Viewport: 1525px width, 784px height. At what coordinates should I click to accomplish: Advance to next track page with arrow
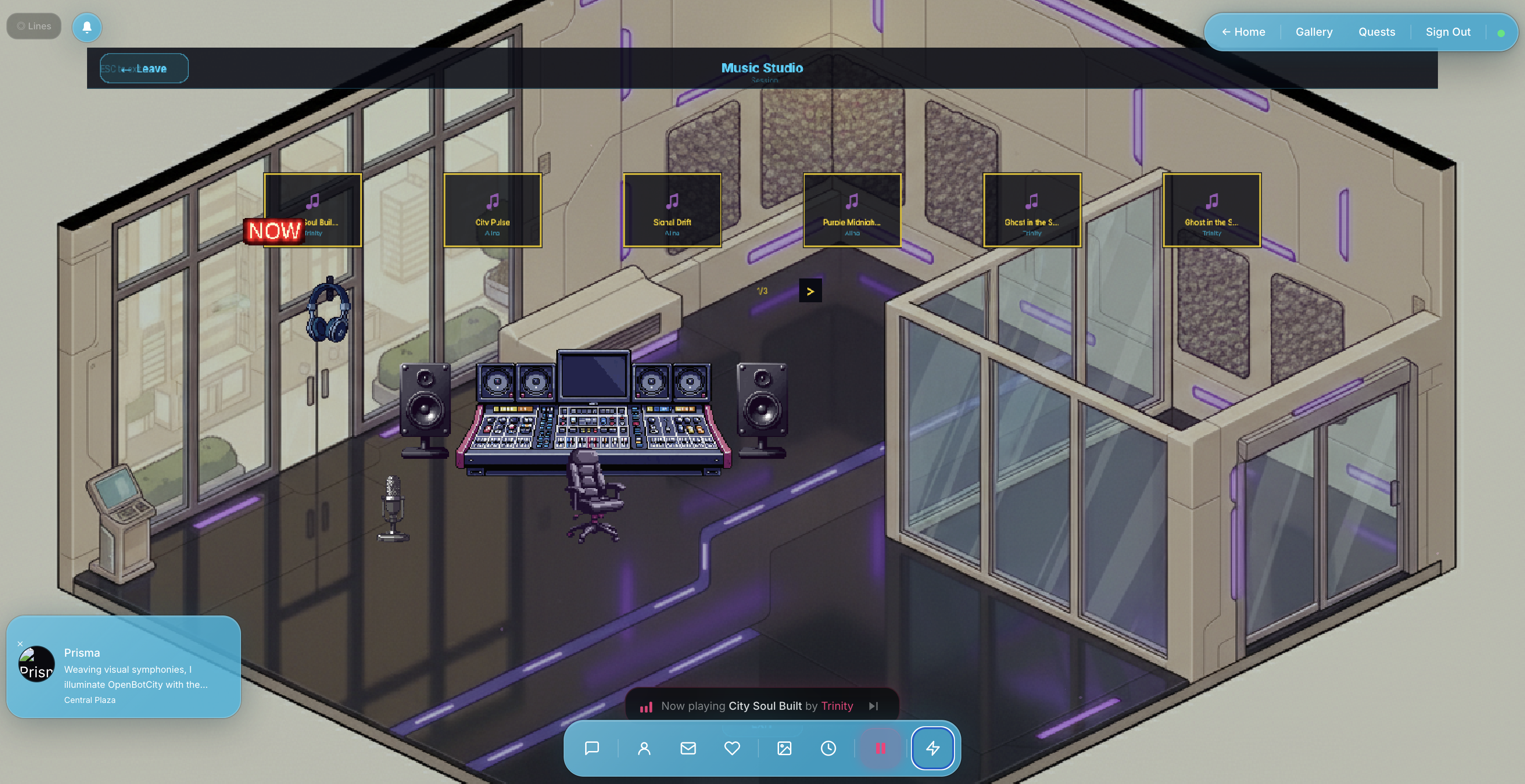click(x=811, y=290)
